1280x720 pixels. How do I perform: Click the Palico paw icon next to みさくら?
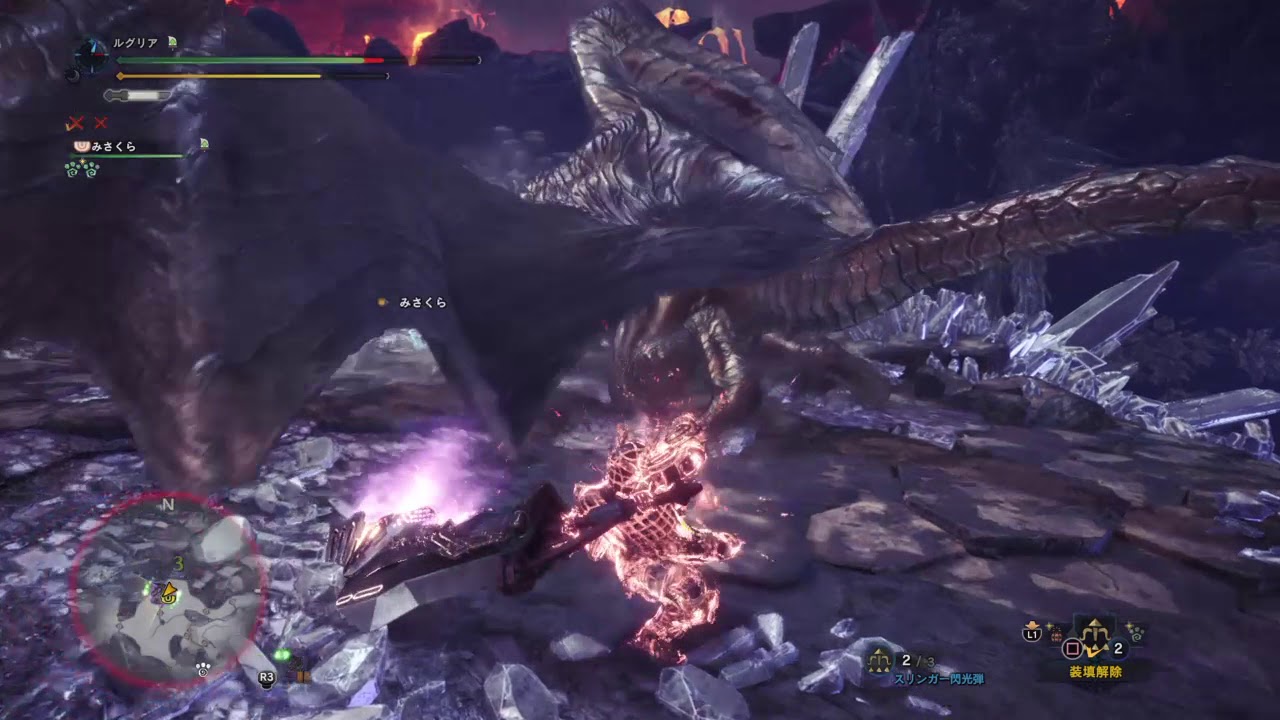coord(81,148)
